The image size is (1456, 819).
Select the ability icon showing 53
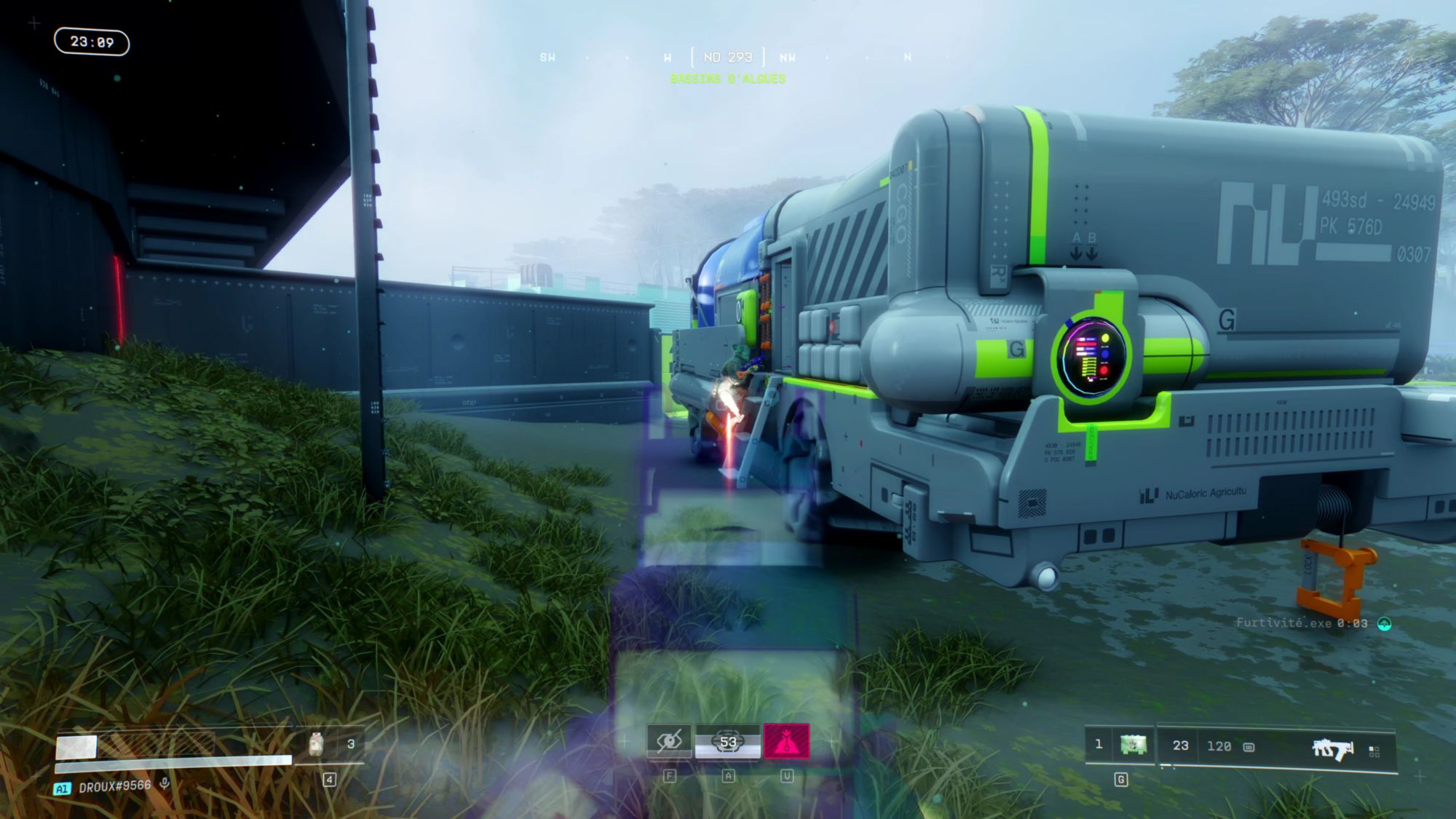(728, 742)
